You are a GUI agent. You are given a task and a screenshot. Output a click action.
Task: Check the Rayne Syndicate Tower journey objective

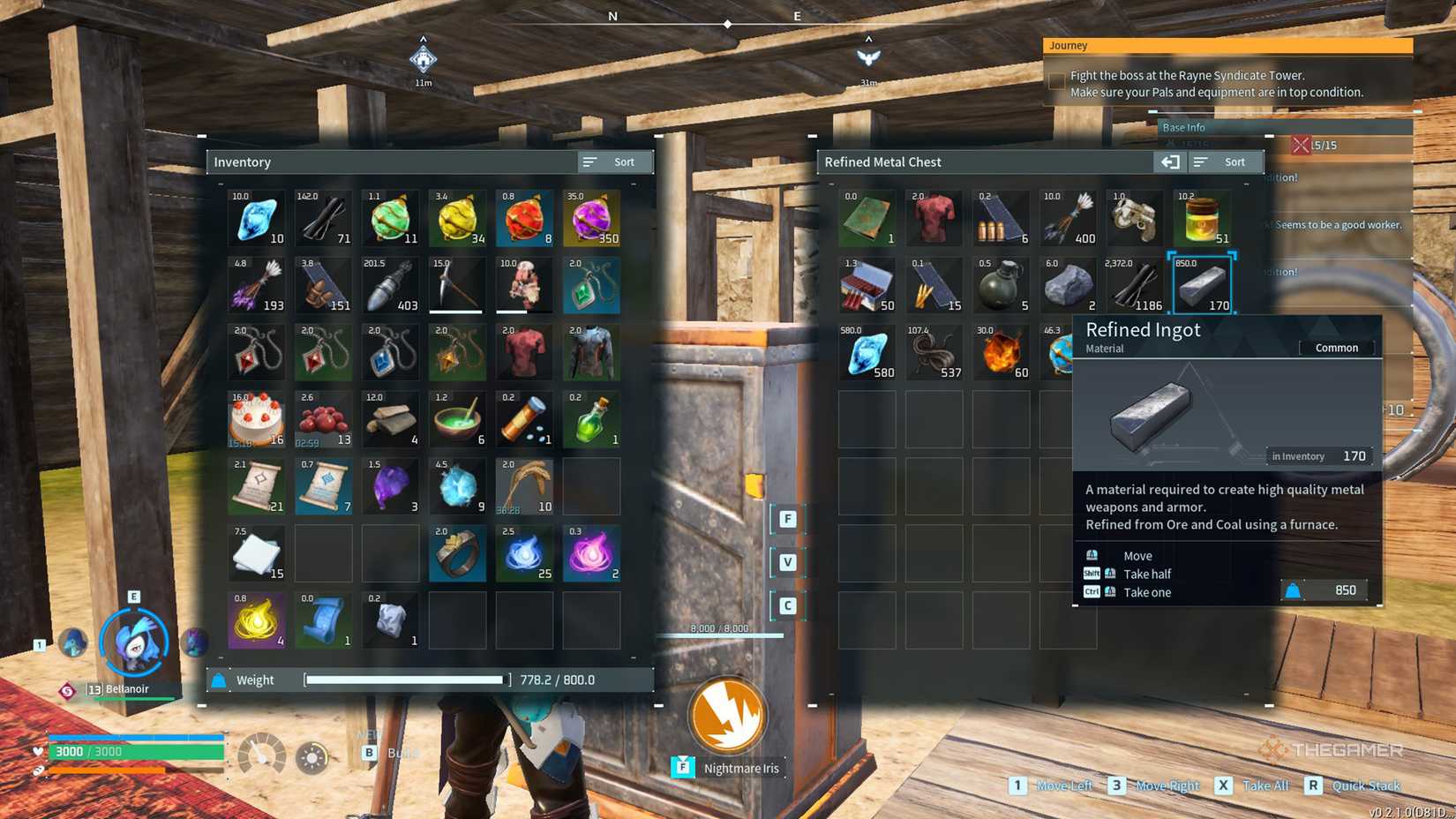[1055, 80]
